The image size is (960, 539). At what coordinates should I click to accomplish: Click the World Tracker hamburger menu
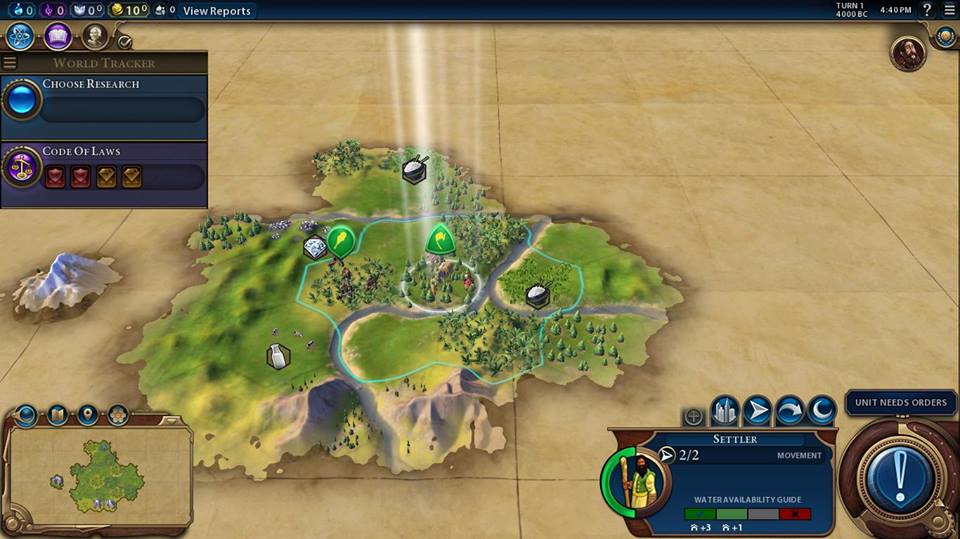click(10, 63)
